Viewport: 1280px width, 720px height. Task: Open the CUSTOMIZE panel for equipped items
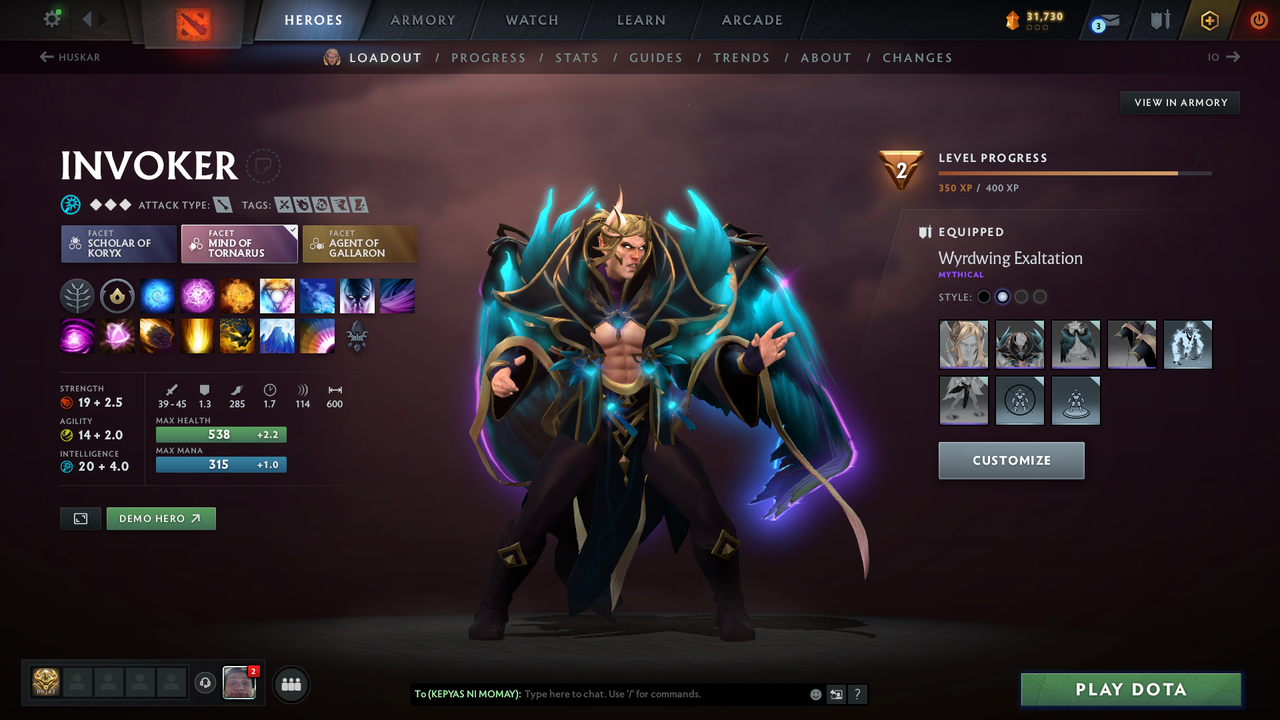click(1011, 460)
